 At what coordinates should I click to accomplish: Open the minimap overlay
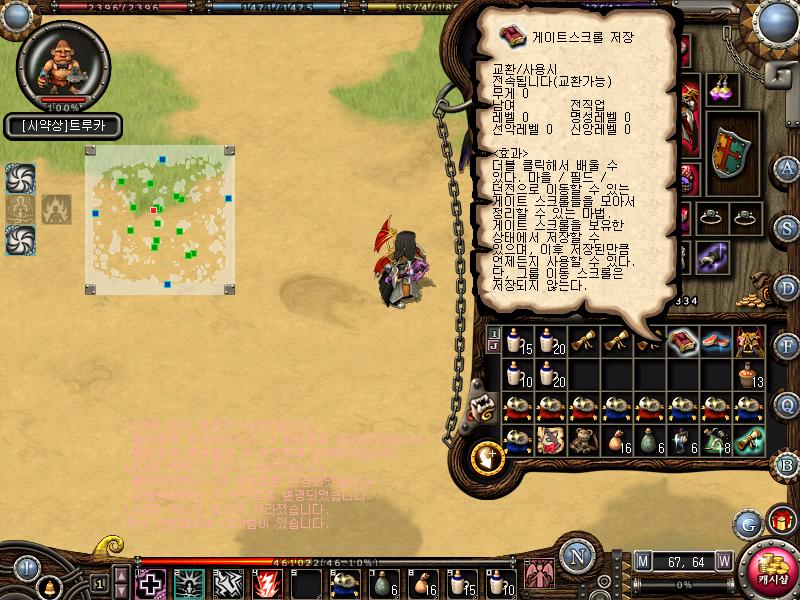tap(160, 220)
